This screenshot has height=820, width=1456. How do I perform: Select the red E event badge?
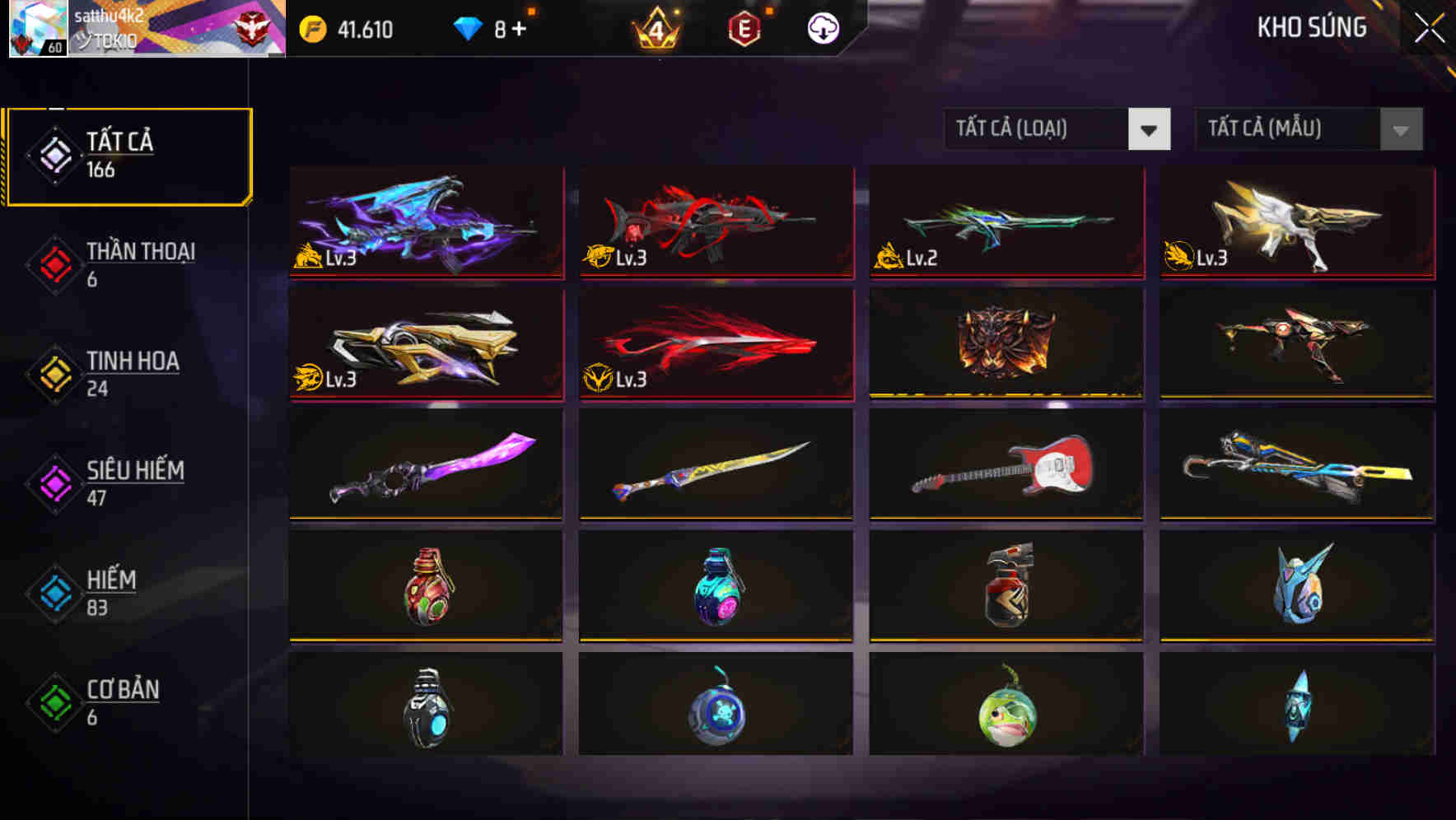coord(744,27)
